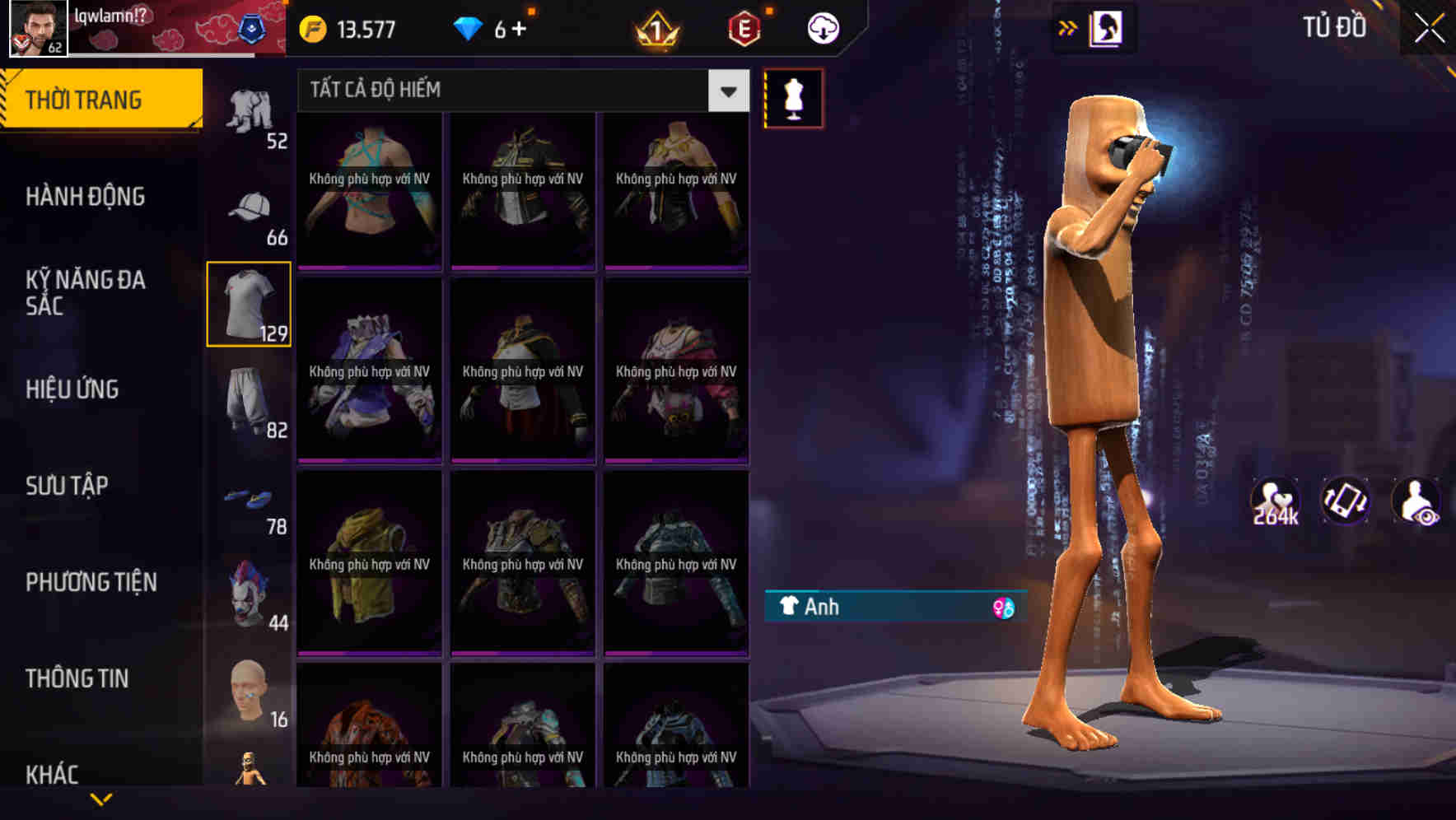Open the character portrait card icon top right
1456x820 pixels.
click(x=1107, y=27)
